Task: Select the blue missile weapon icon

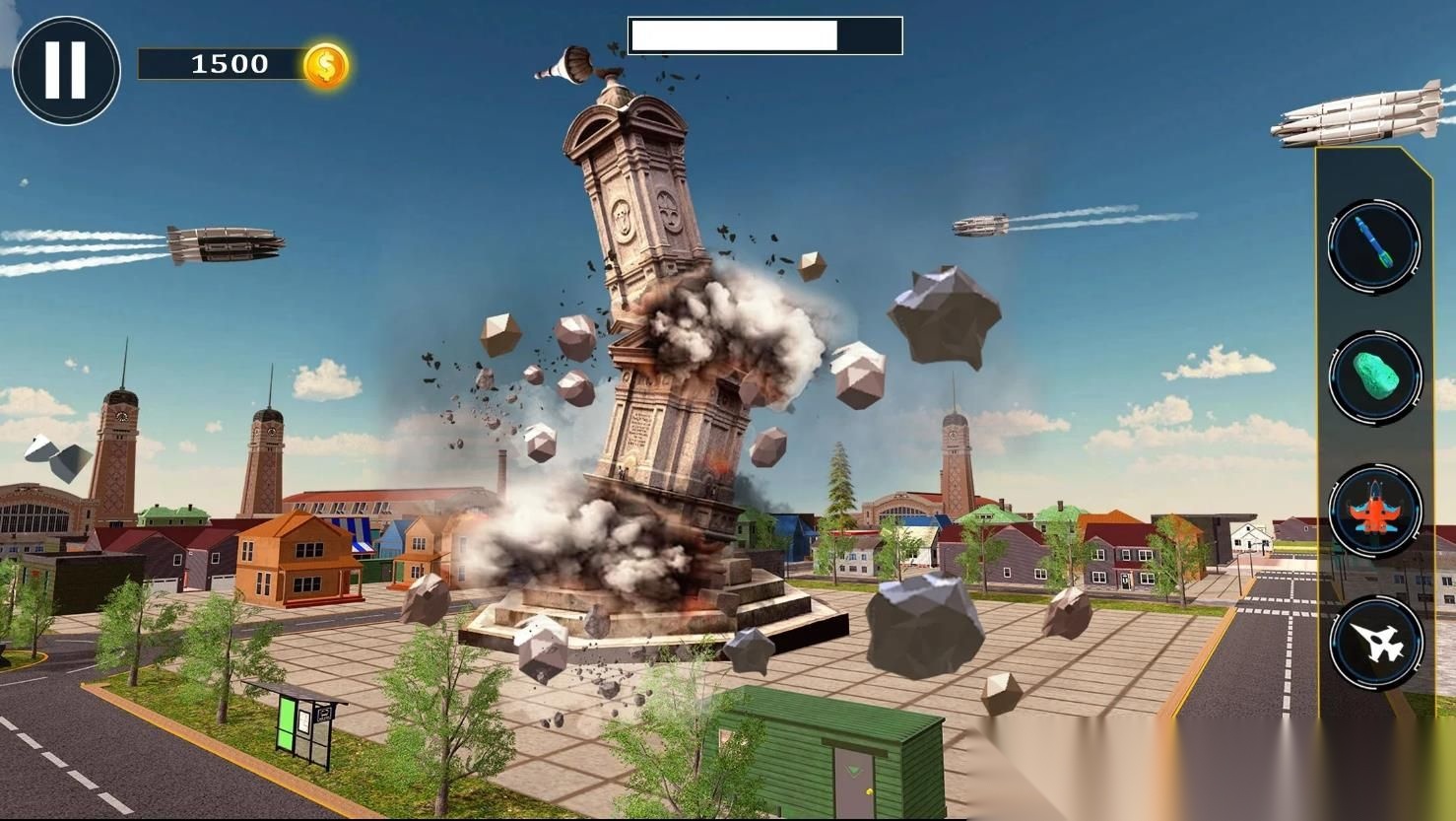Action: [x=1374, y=244]
